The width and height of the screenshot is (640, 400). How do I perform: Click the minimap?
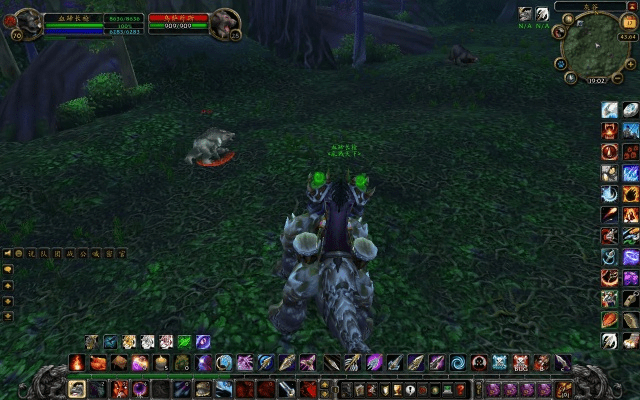(597, 47)
